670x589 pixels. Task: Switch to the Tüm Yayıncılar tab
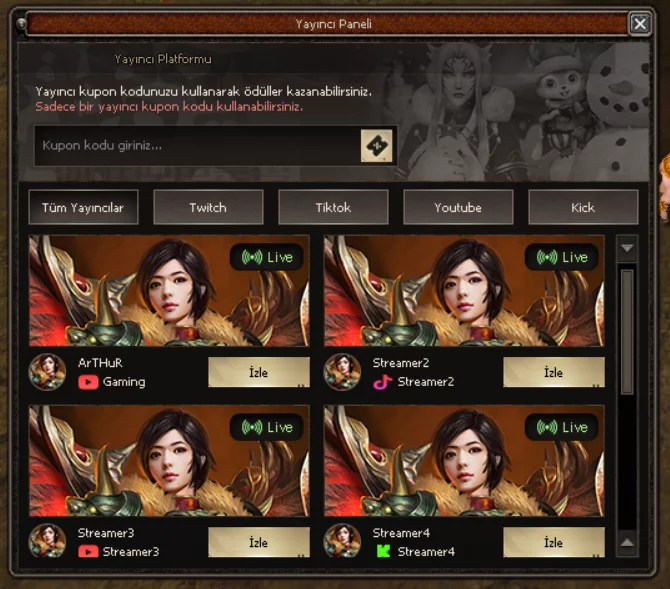pyautogui.click(x=83, y=208)
